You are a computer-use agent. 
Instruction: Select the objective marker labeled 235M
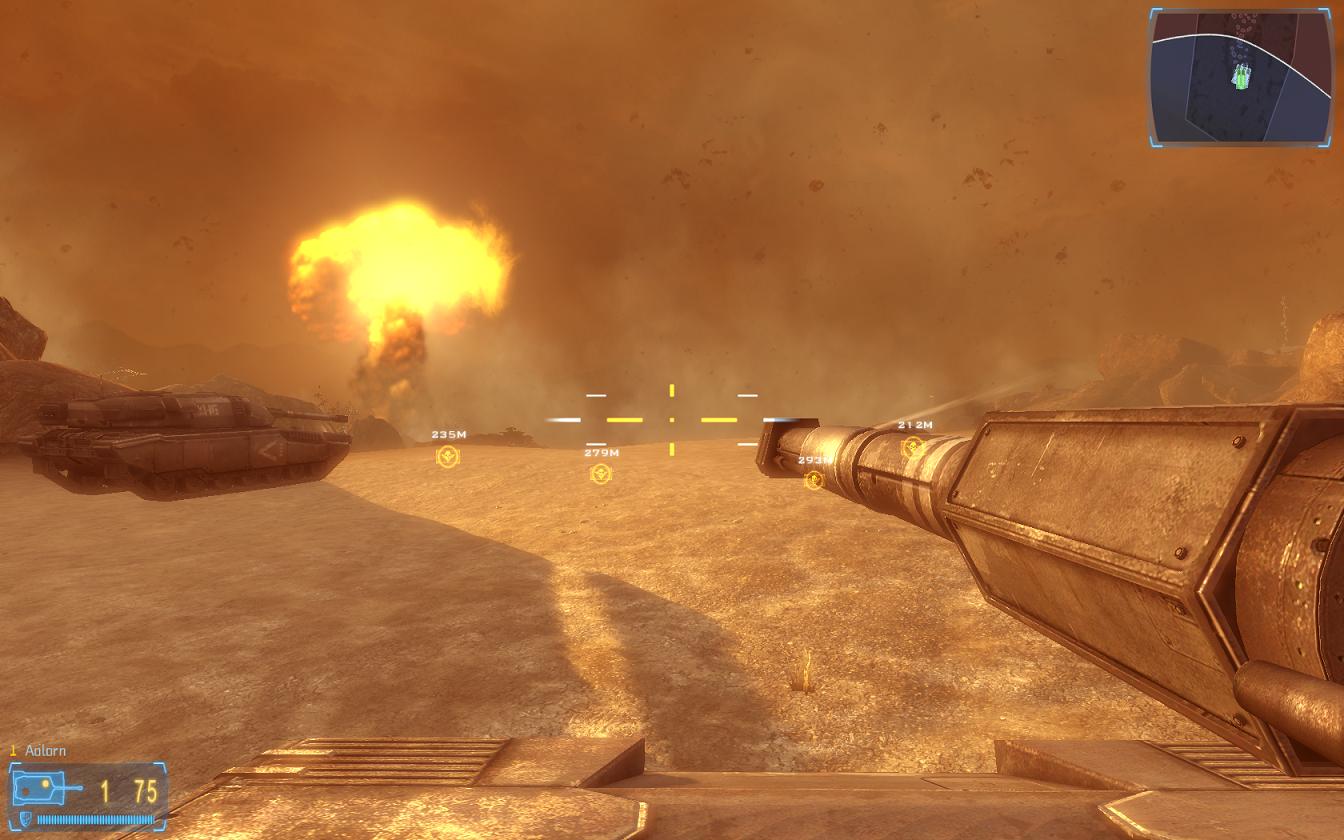point(448,456)
